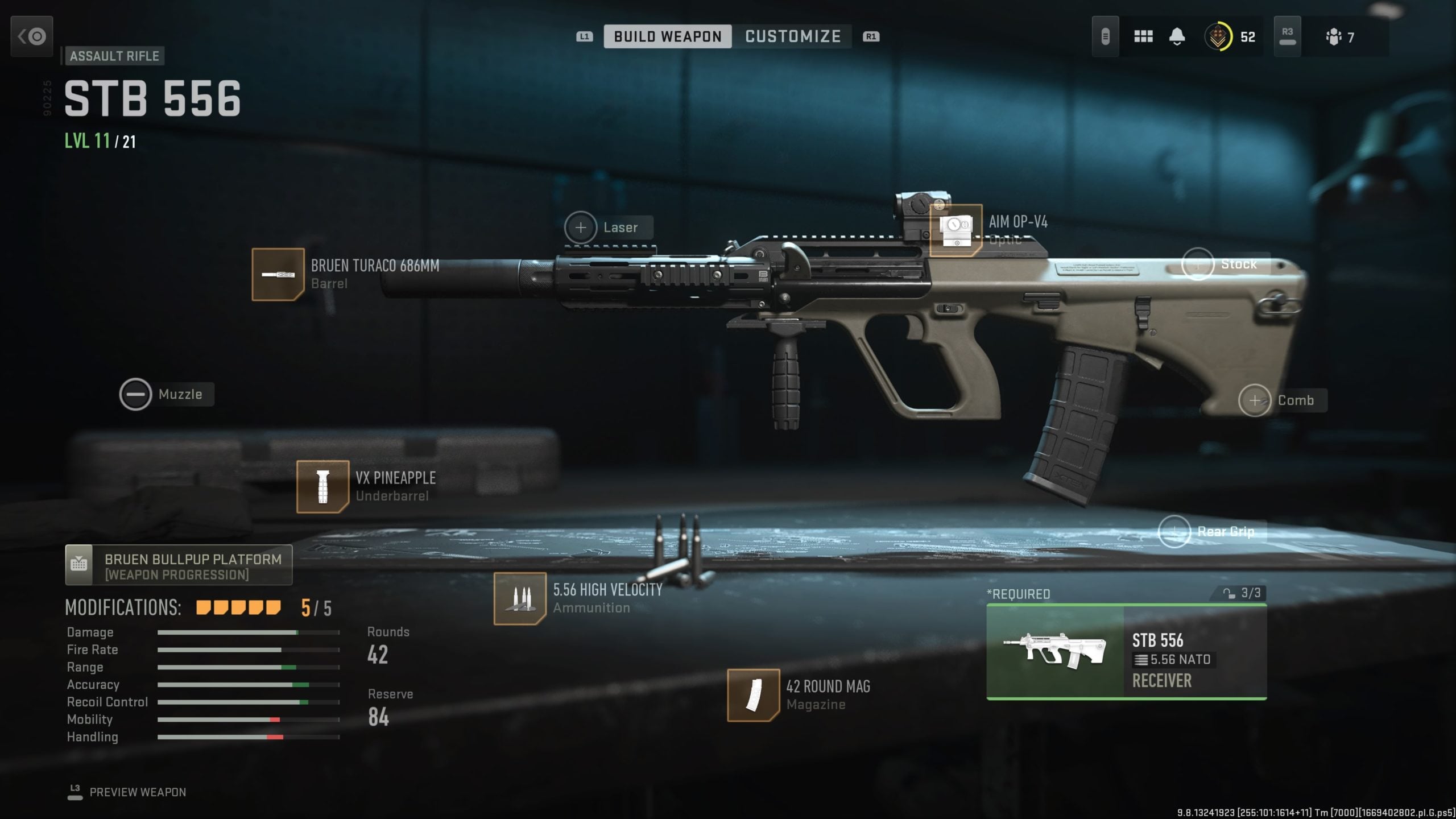Viewport: 1456px width, 819px height.
Task: Expand the channels grid menu top right
Action: click(1143, 36)
